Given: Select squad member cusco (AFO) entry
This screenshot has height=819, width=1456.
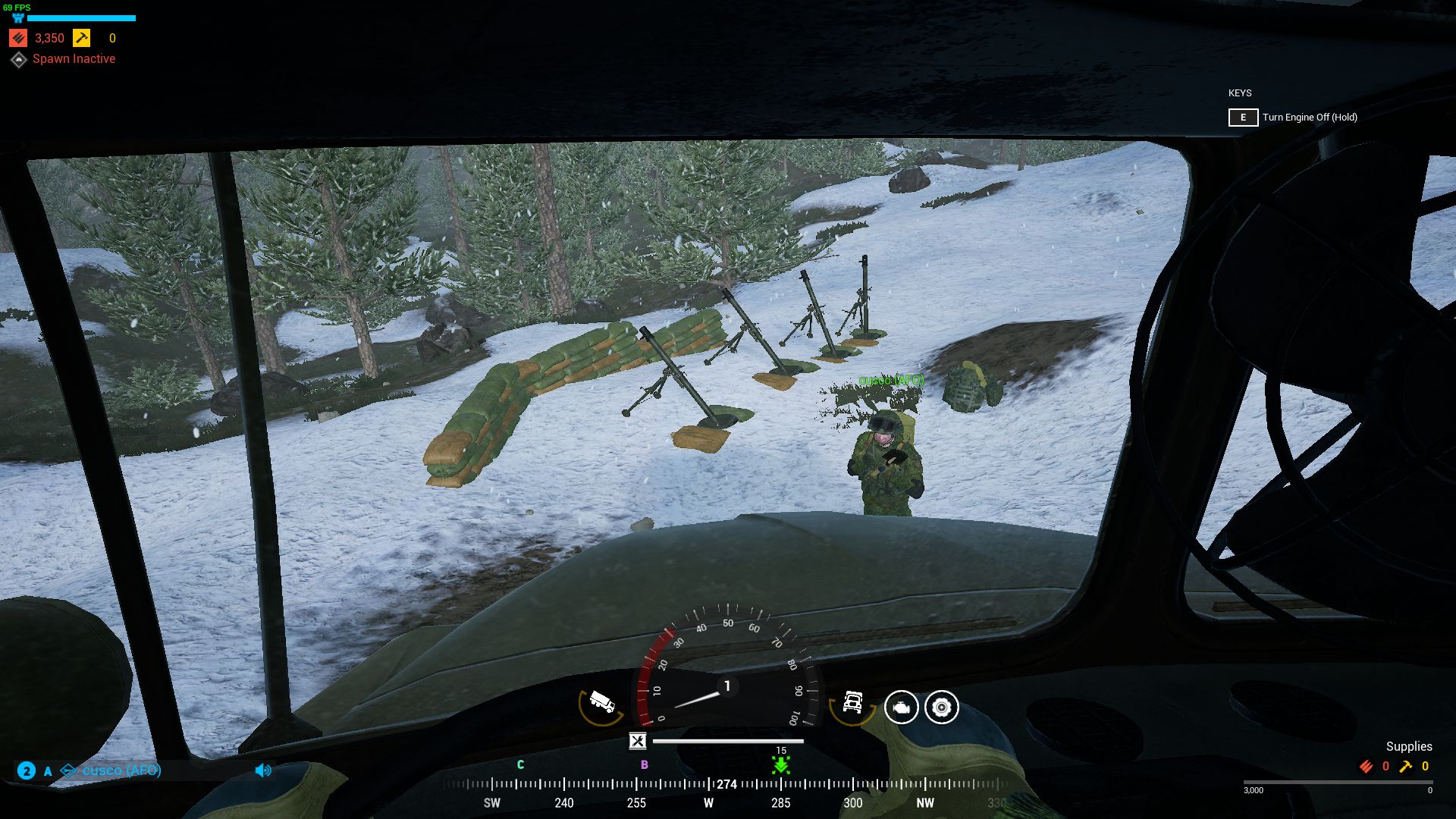Looking at the screenshot, I should click(x=121, y=770).
